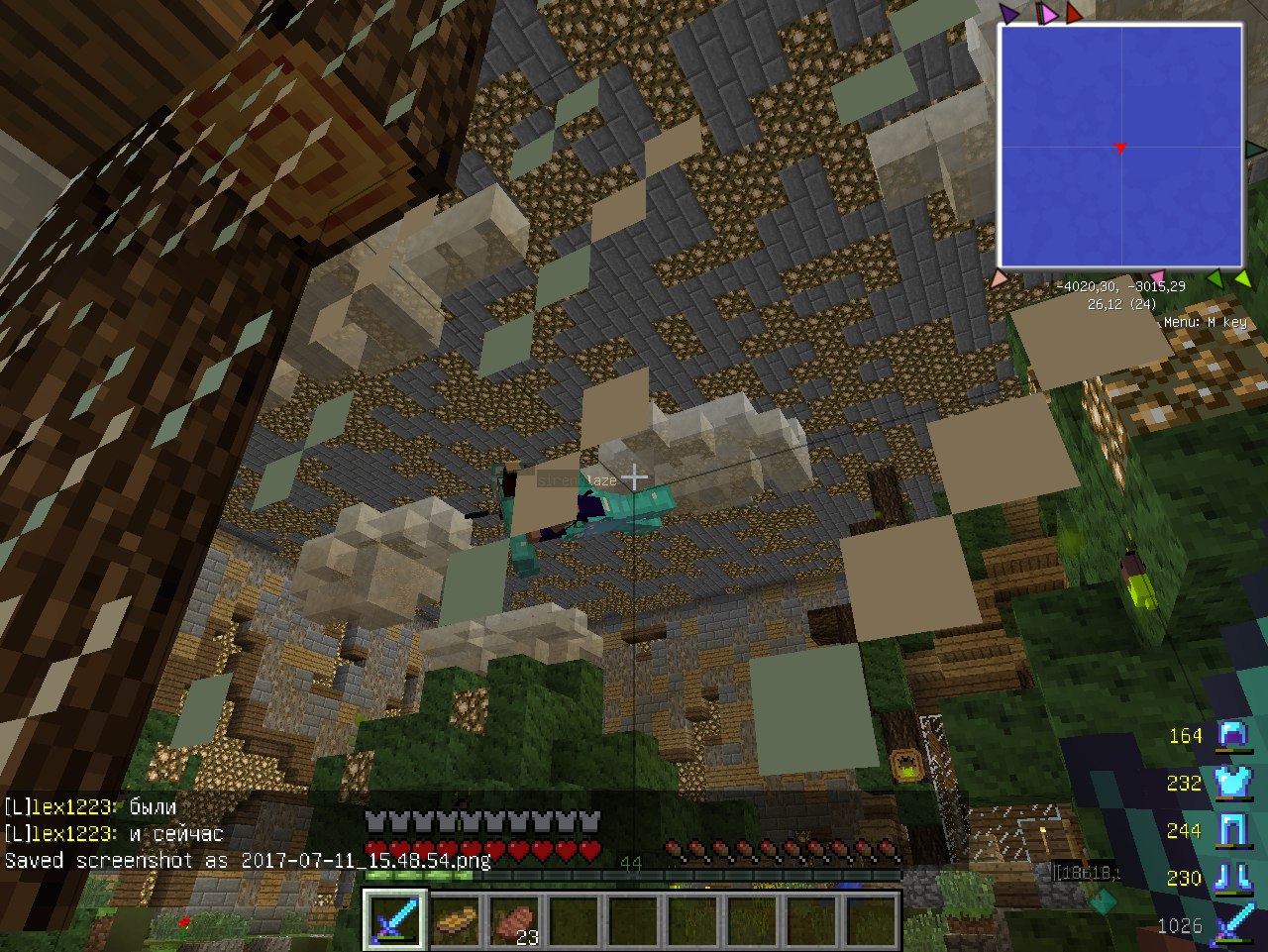Click the diamond boots armor status icon
Viewport: 1268px width, 952px height.
tap(1233, 878)
